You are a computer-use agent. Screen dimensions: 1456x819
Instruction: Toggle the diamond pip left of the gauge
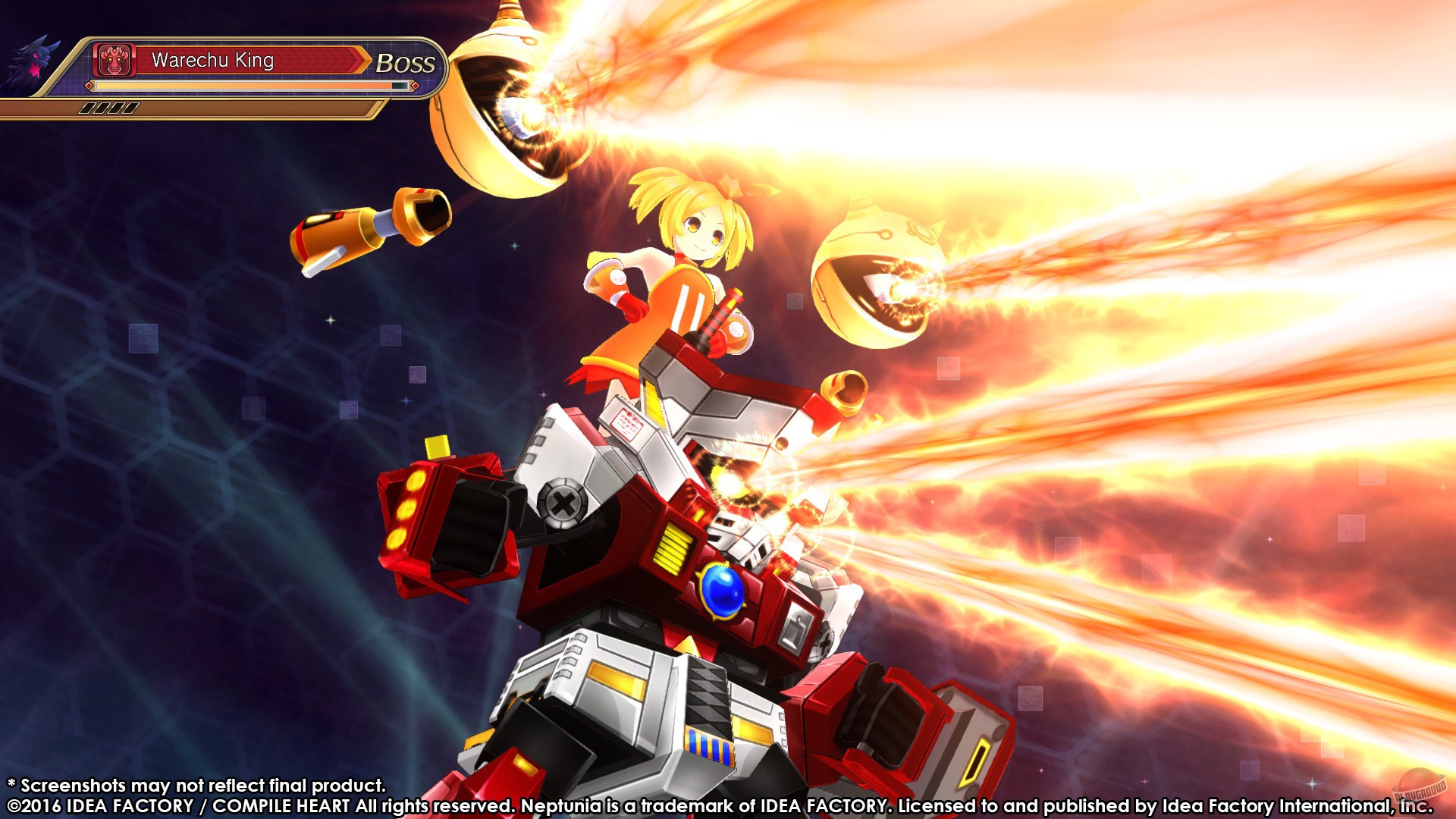(89, 86)
